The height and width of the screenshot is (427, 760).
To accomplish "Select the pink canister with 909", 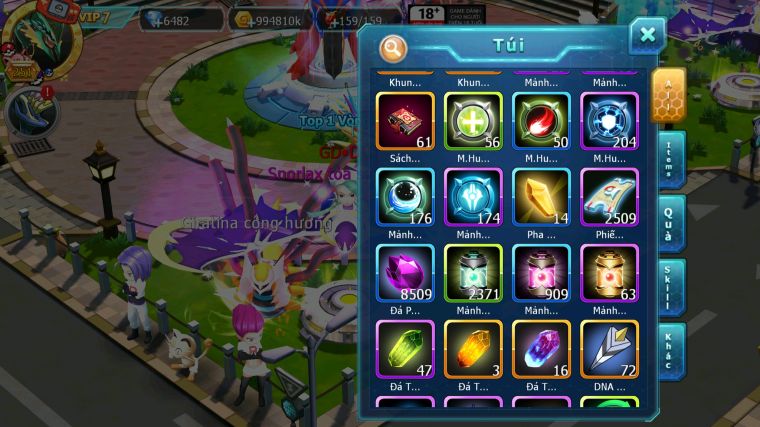I will click(x=541, y=272).
